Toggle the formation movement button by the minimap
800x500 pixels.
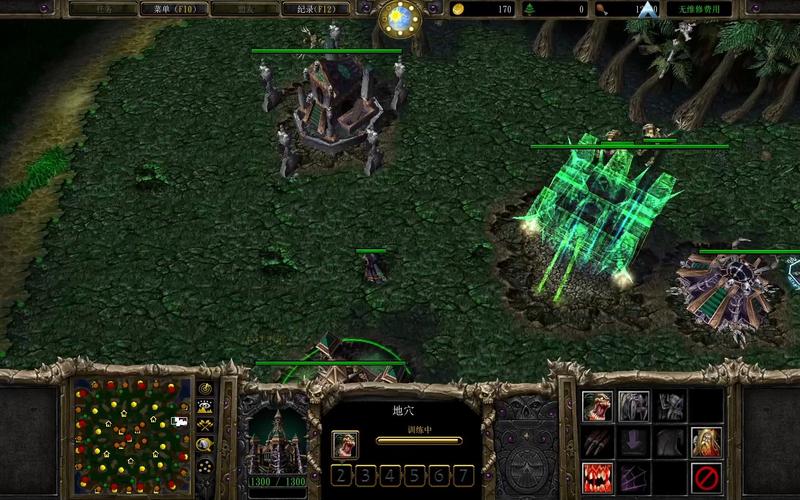[206, 466]
